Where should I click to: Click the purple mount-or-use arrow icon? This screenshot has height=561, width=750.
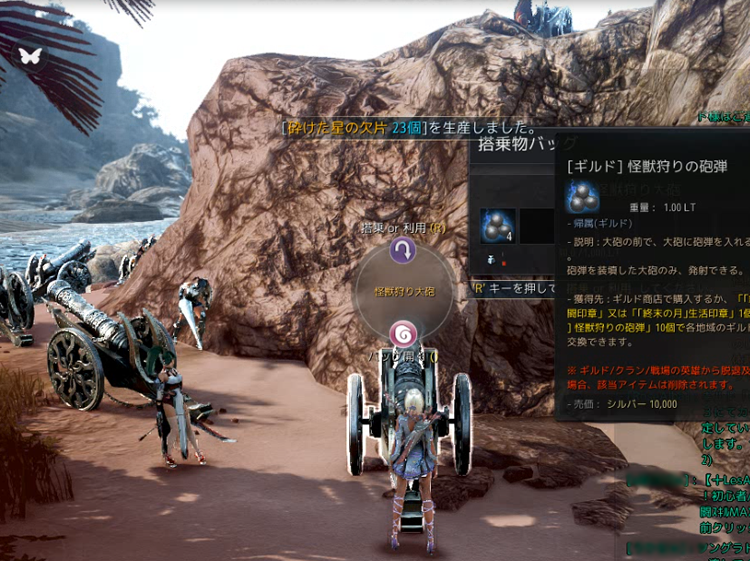click(403, 250)
